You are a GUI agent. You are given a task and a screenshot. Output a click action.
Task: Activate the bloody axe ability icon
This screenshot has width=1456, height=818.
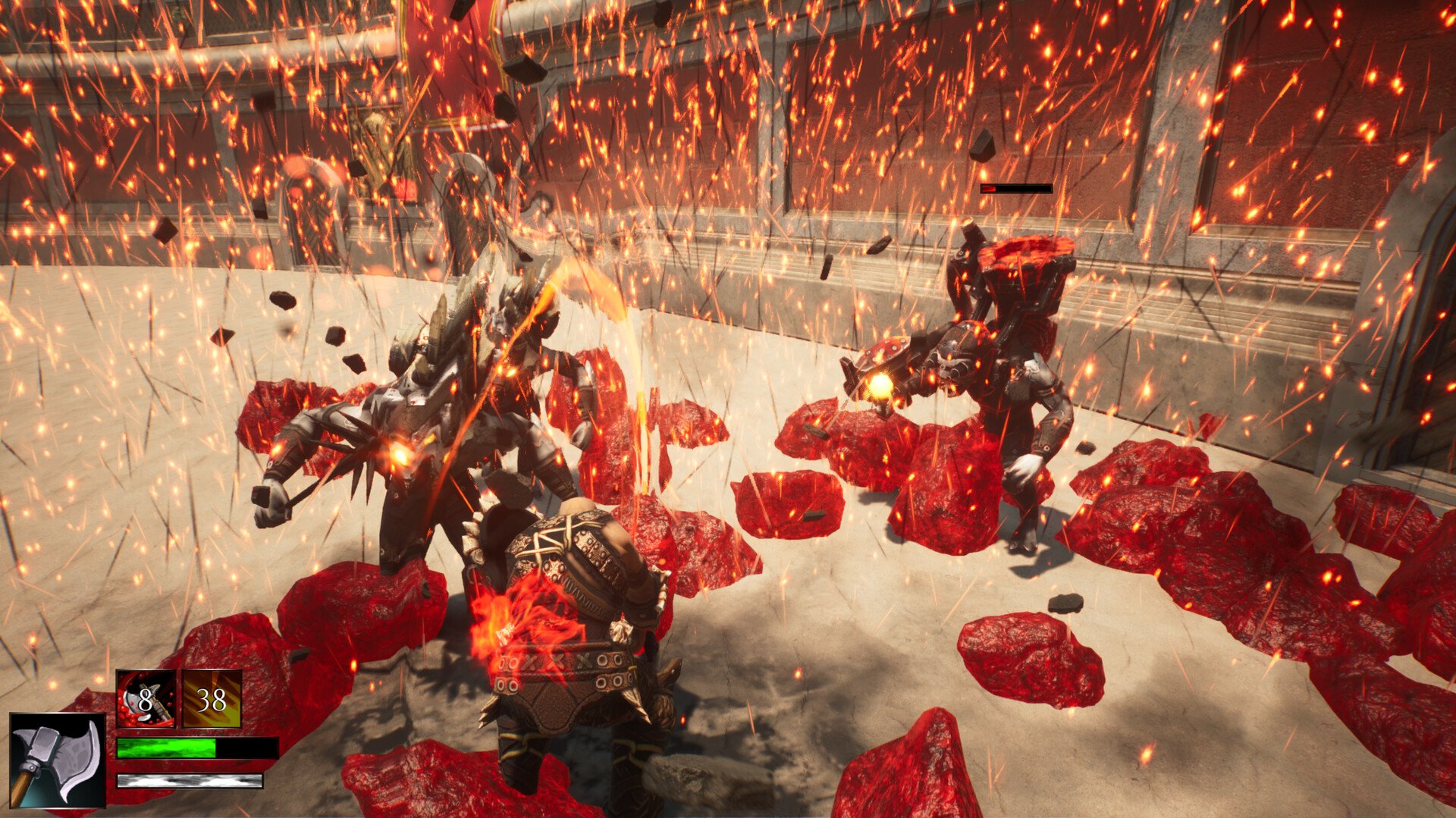coord(146,699)
